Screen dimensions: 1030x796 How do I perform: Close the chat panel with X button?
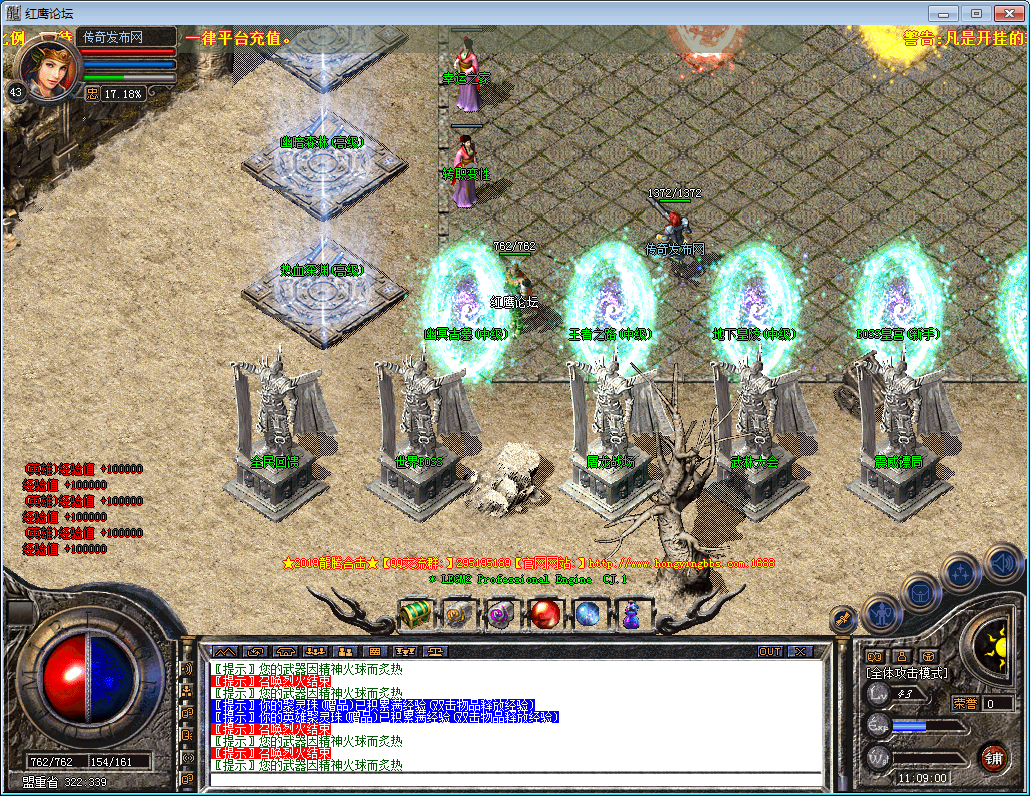800,651
